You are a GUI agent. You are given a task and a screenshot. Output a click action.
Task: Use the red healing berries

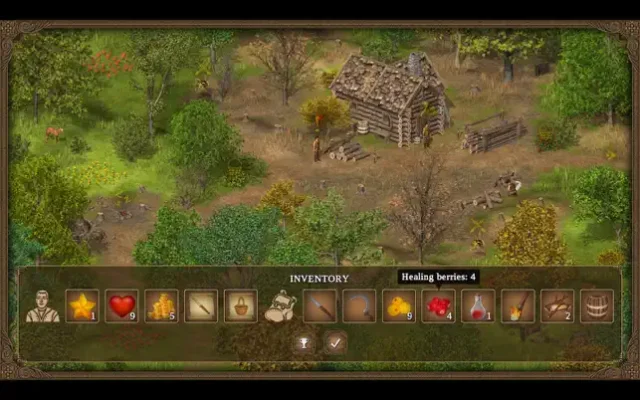[x=438, y=305]
